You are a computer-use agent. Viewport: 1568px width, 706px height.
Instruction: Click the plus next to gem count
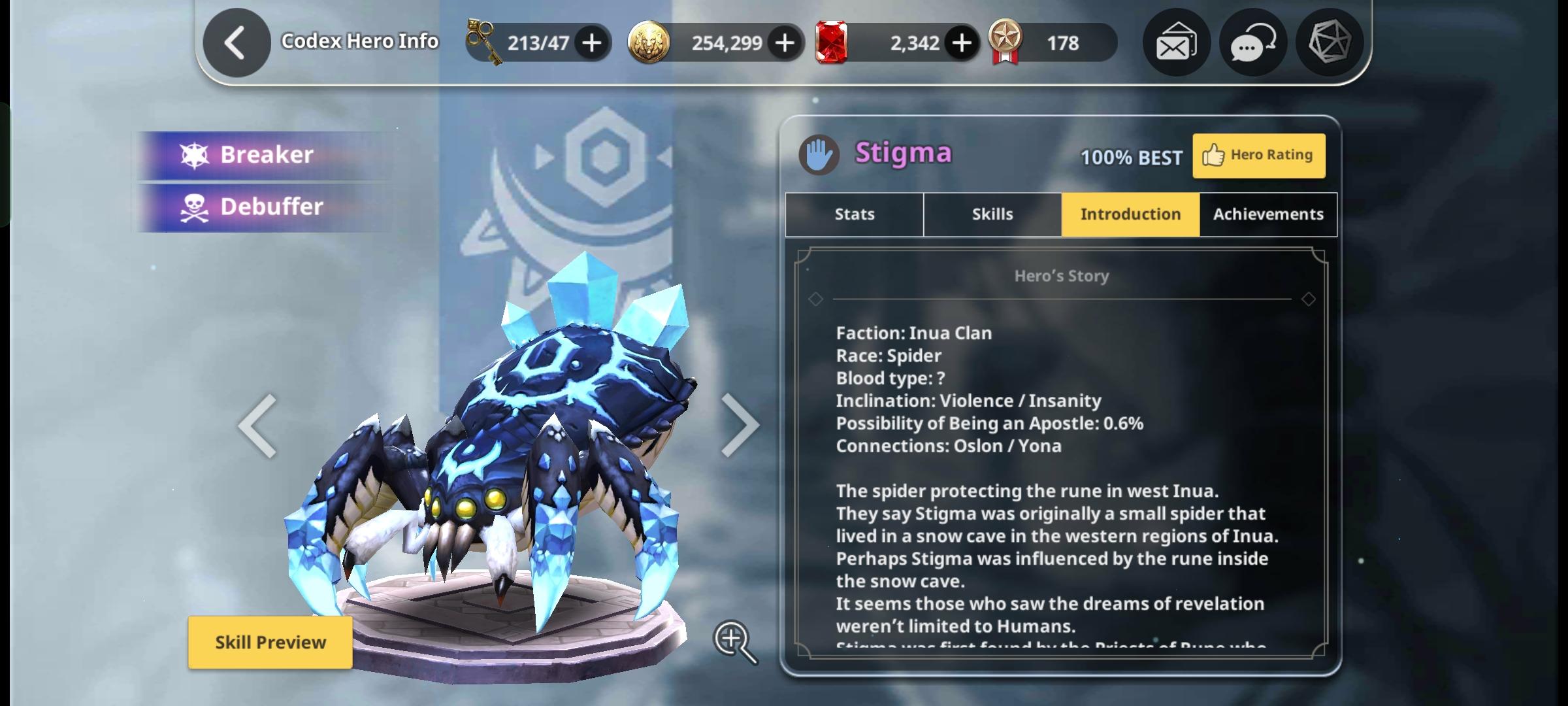click(960, 42)
